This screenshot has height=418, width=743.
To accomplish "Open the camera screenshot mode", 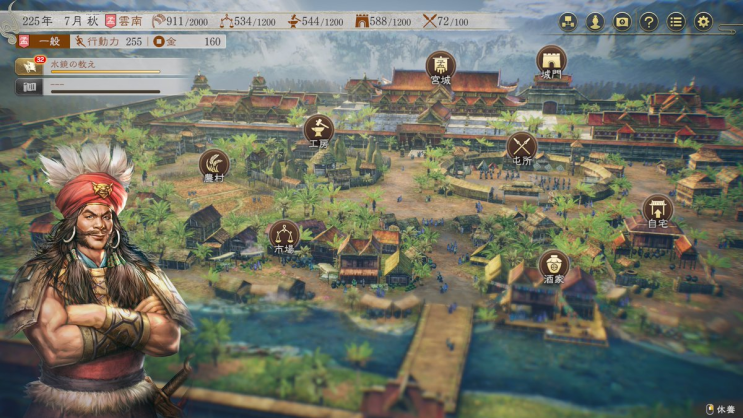I will click(622, 21).
